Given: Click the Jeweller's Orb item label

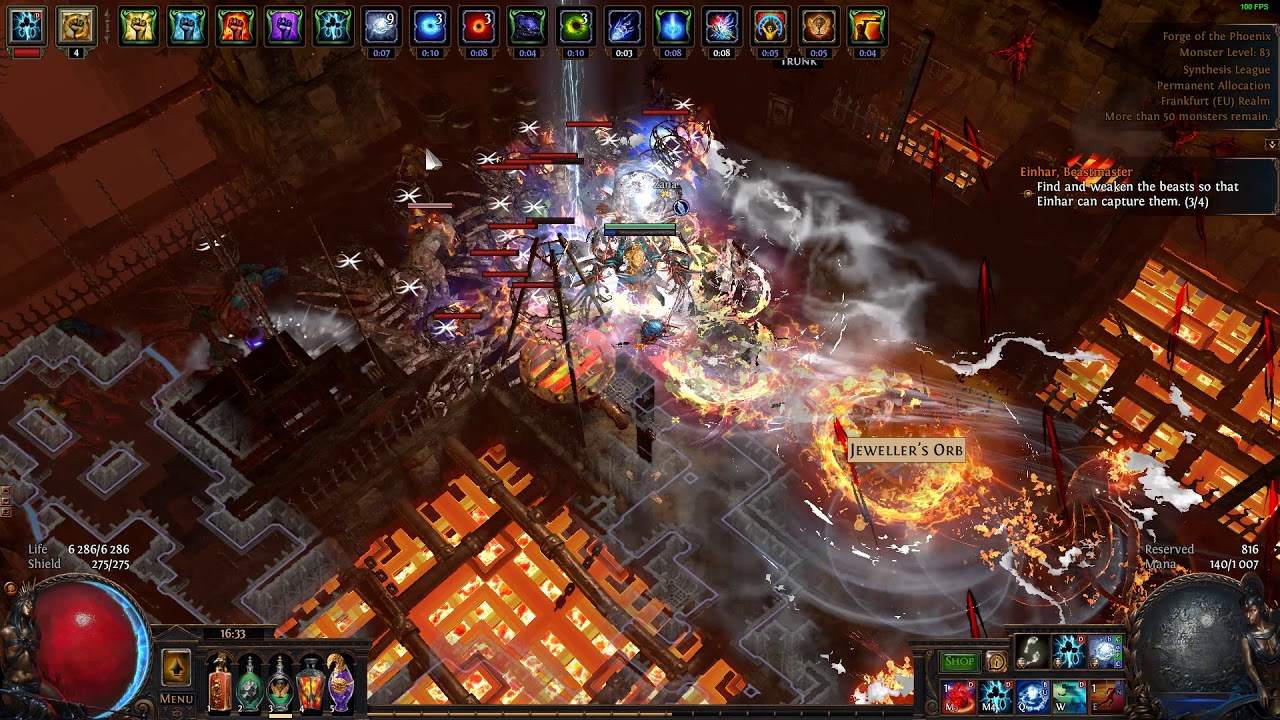Looking at the screenshot, I should 906,451.
